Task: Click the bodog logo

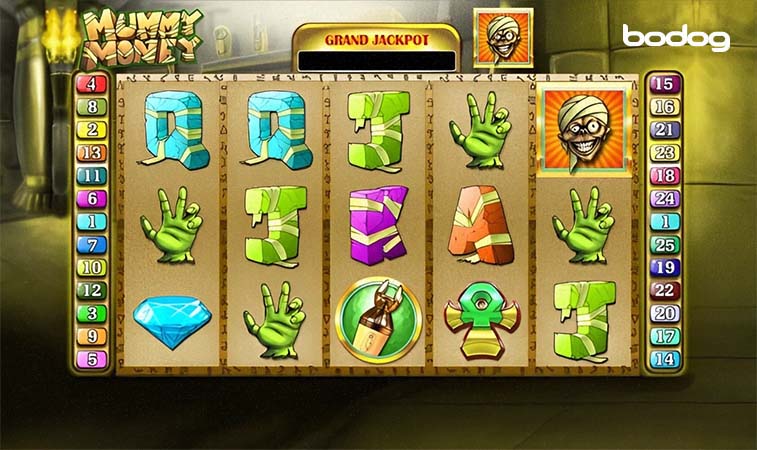Action: click(676, 38)
